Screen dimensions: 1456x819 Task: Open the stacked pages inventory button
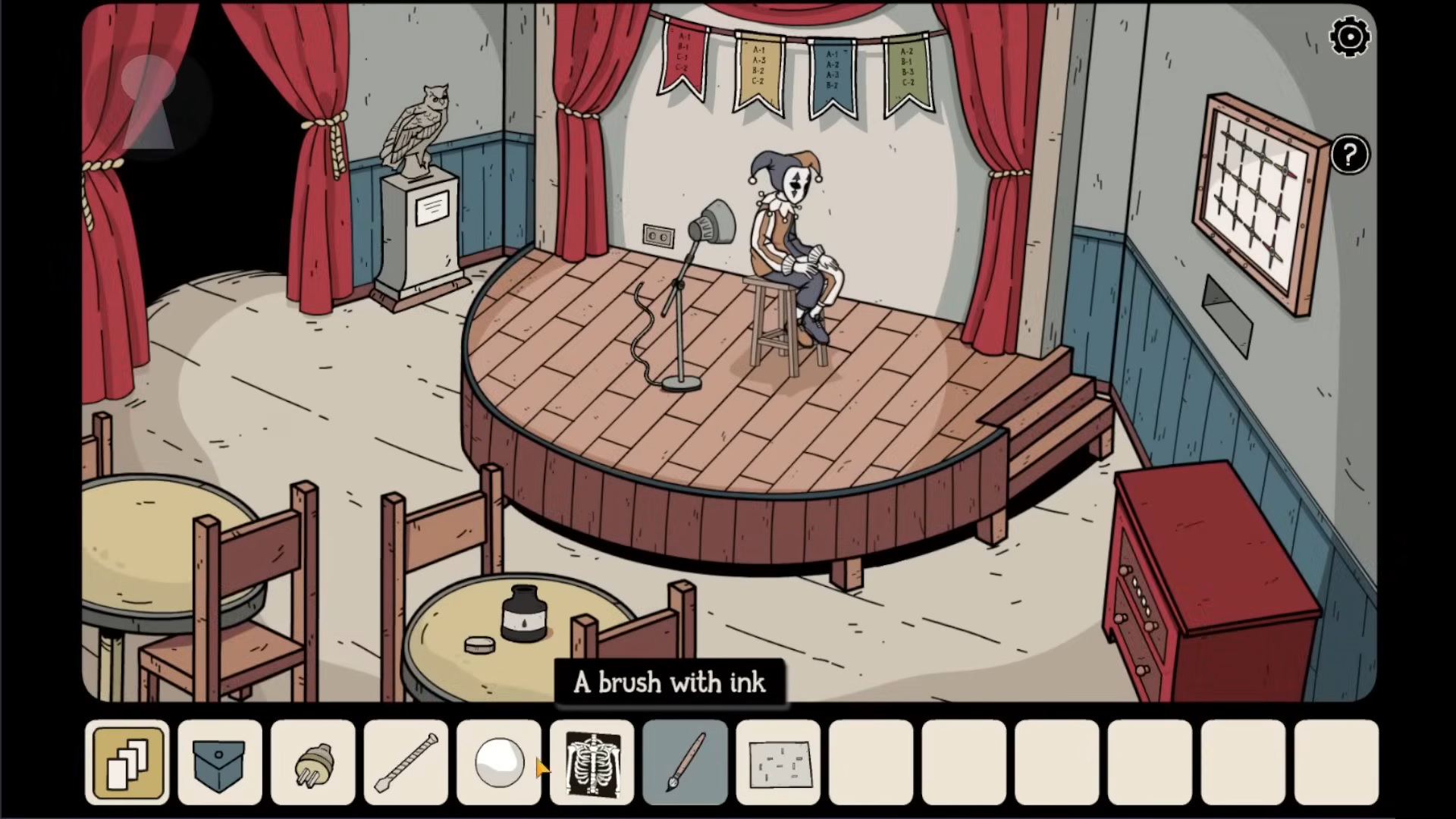click(x=128, y=762)
